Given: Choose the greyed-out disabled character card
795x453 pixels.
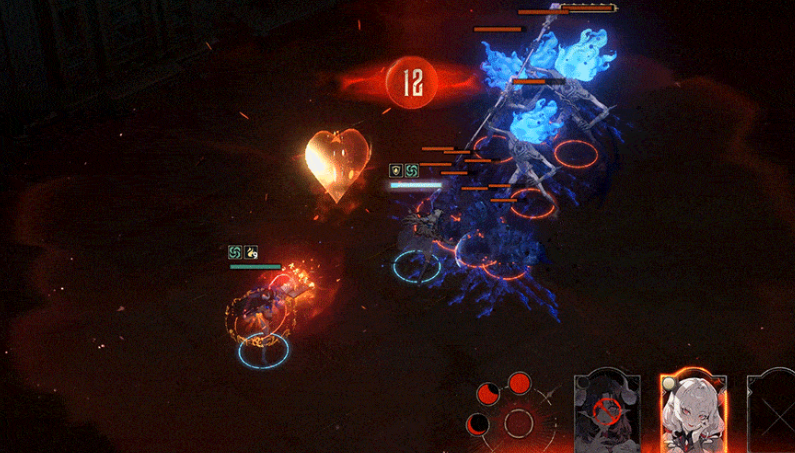Looking at the screenshot, I should pyautogui.click(x=606, y=412).
